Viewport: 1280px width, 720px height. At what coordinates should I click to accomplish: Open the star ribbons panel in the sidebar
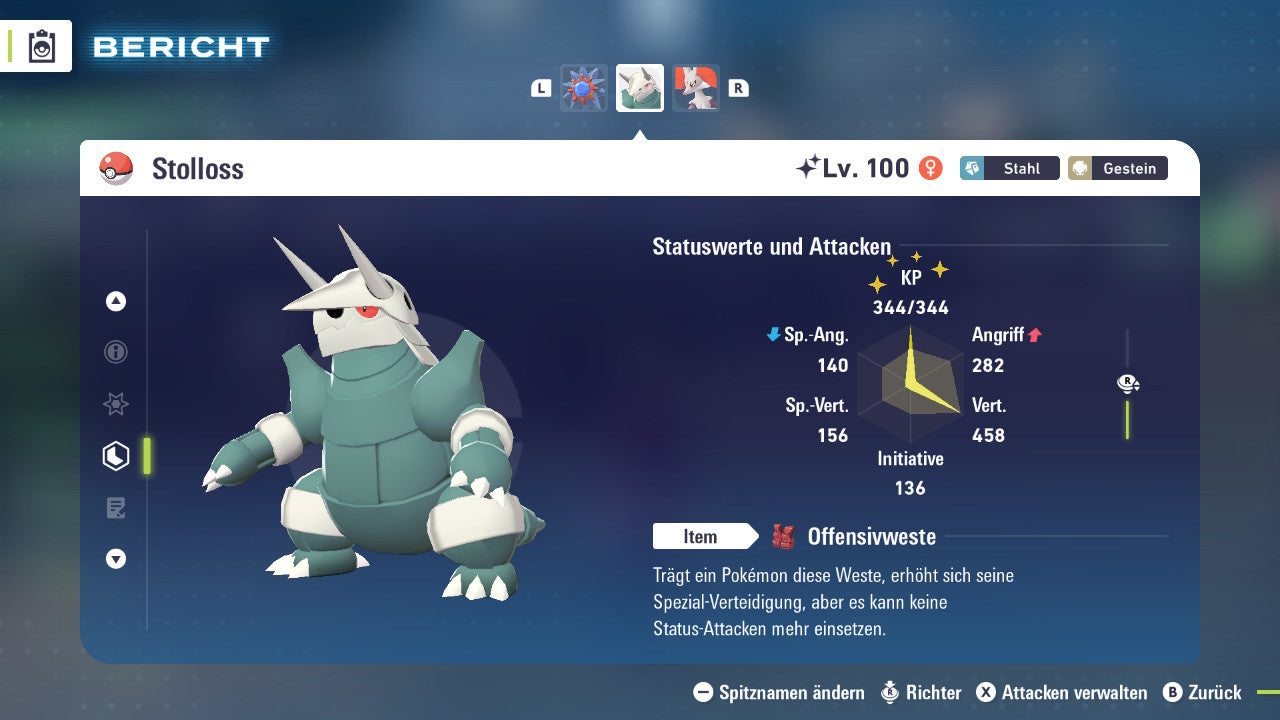[x=116, y=404]
